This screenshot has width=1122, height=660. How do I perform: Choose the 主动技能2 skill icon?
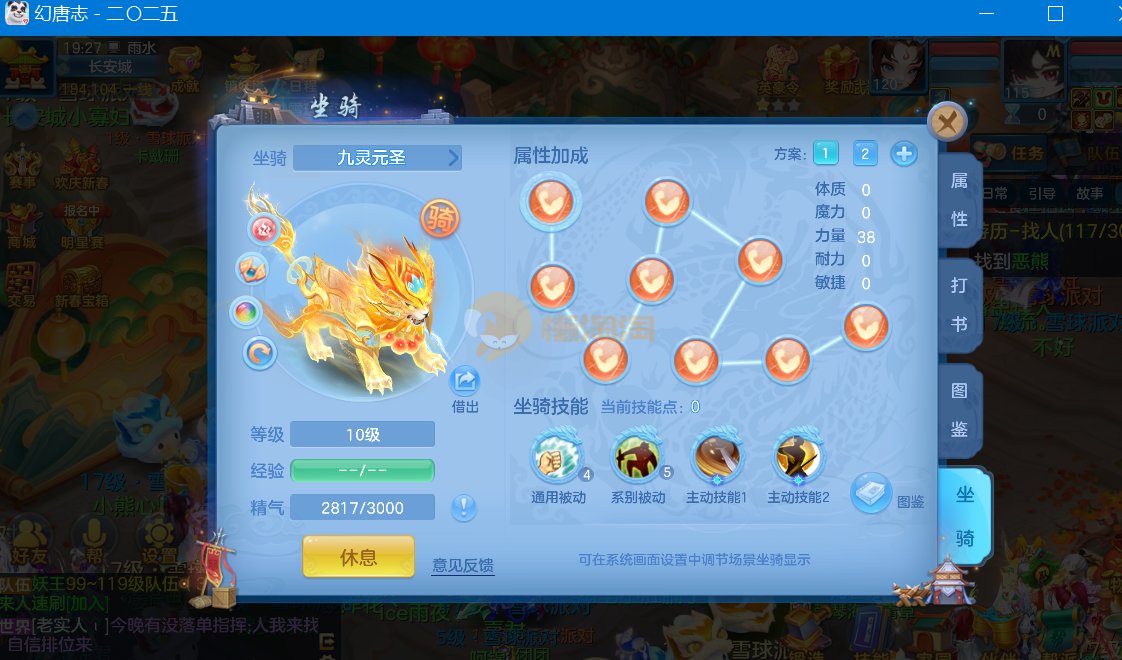pos(799,459)
